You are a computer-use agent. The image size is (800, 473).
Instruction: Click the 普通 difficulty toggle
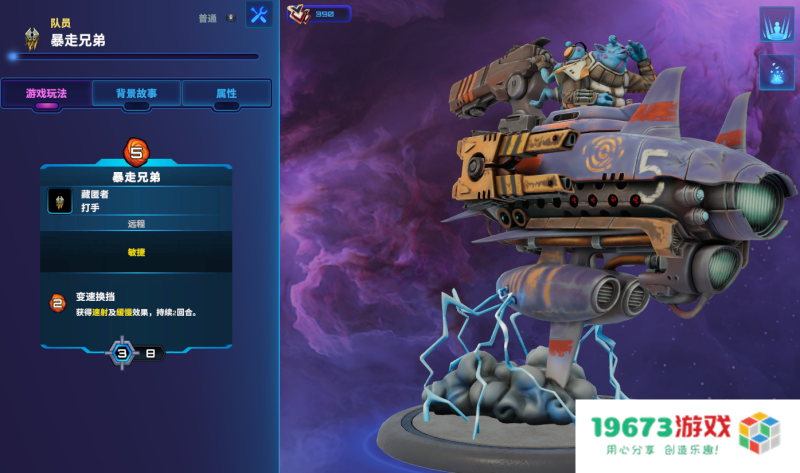(x=217, y=18)
